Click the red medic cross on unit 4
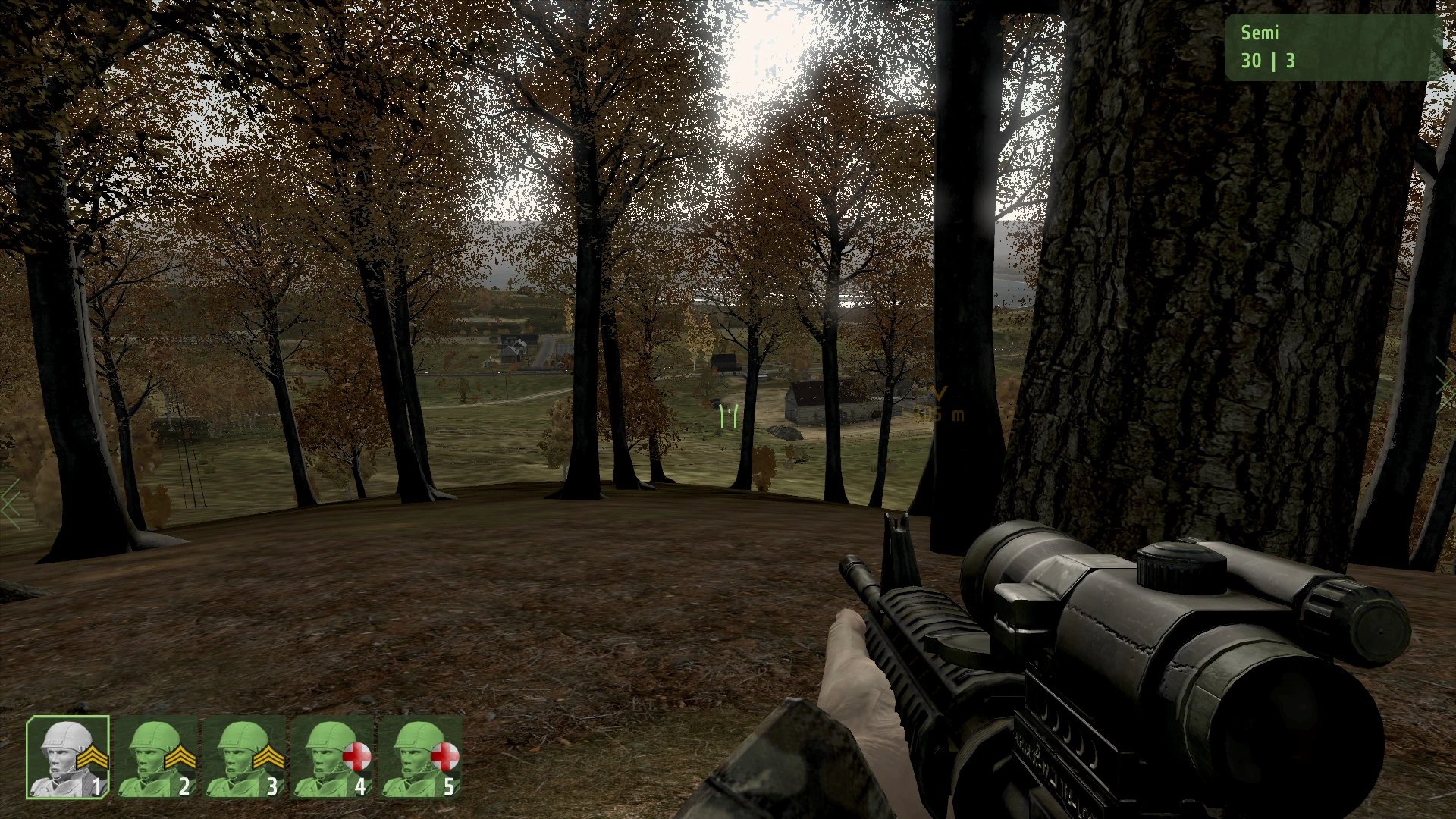This screenshot has height=819, width=1456. coord(356,755)
